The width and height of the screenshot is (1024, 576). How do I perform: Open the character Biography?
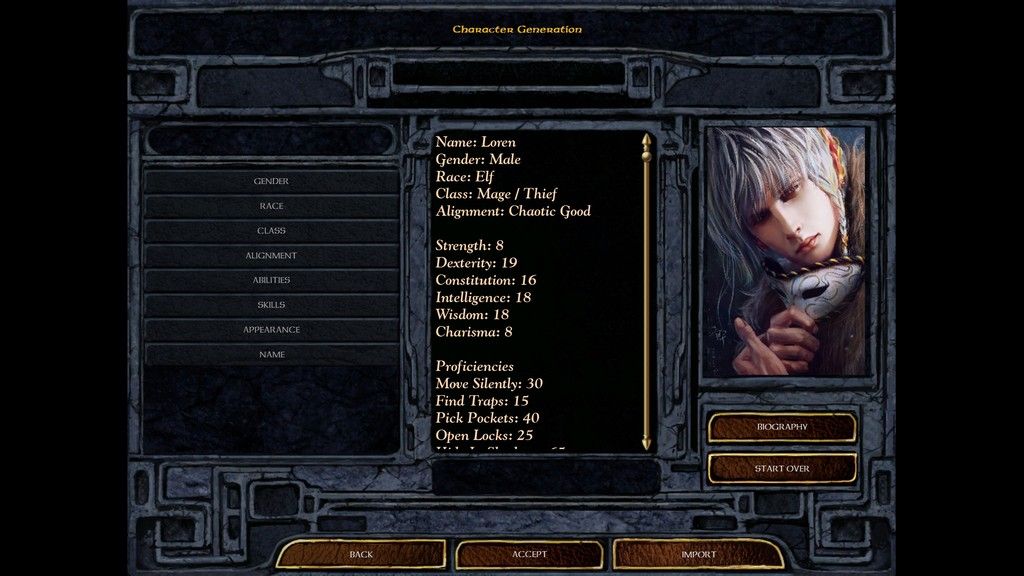[782, 427]
